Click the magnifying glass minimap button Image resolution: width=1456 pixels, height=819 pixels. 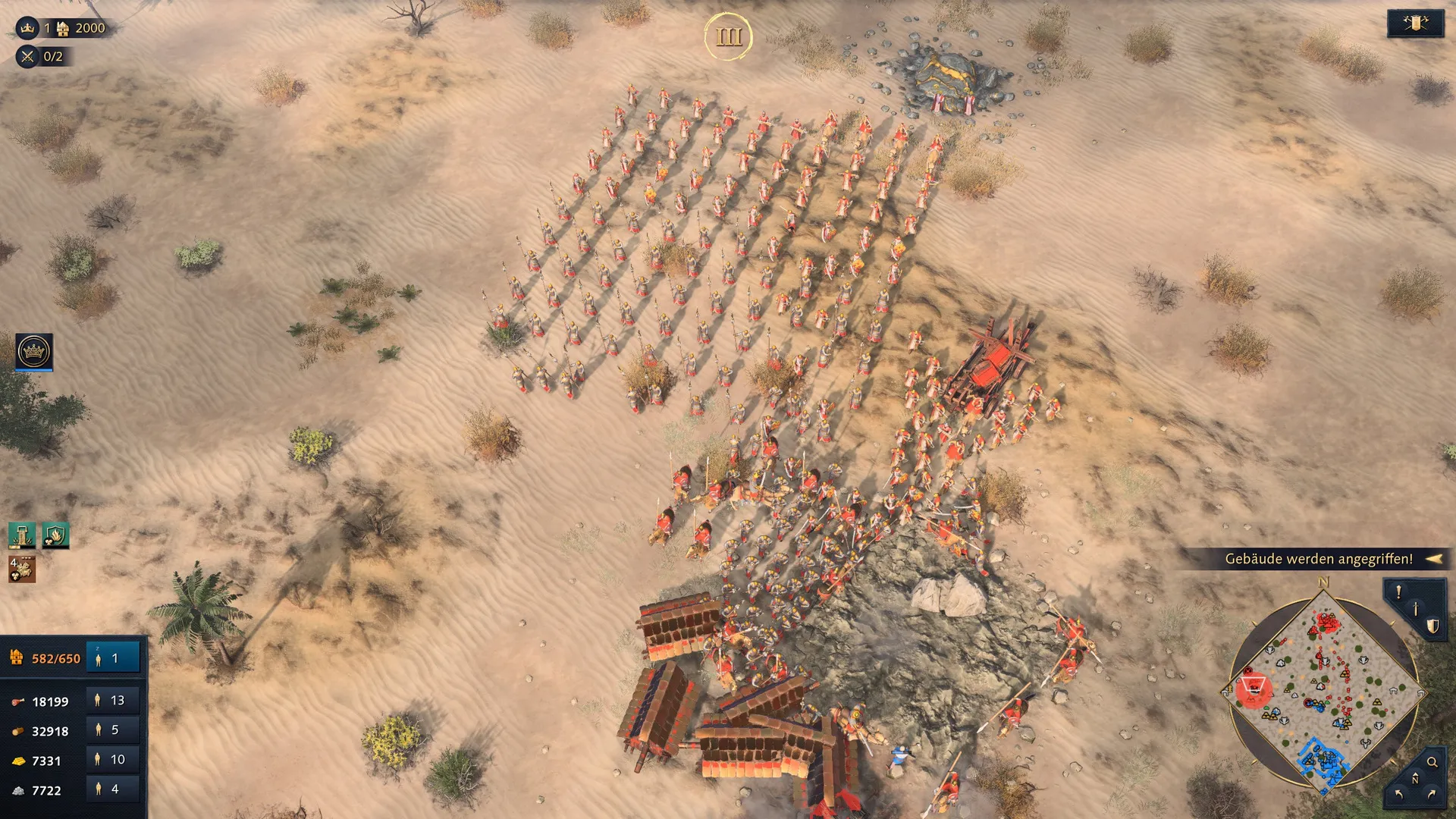tap(1432, 762)
